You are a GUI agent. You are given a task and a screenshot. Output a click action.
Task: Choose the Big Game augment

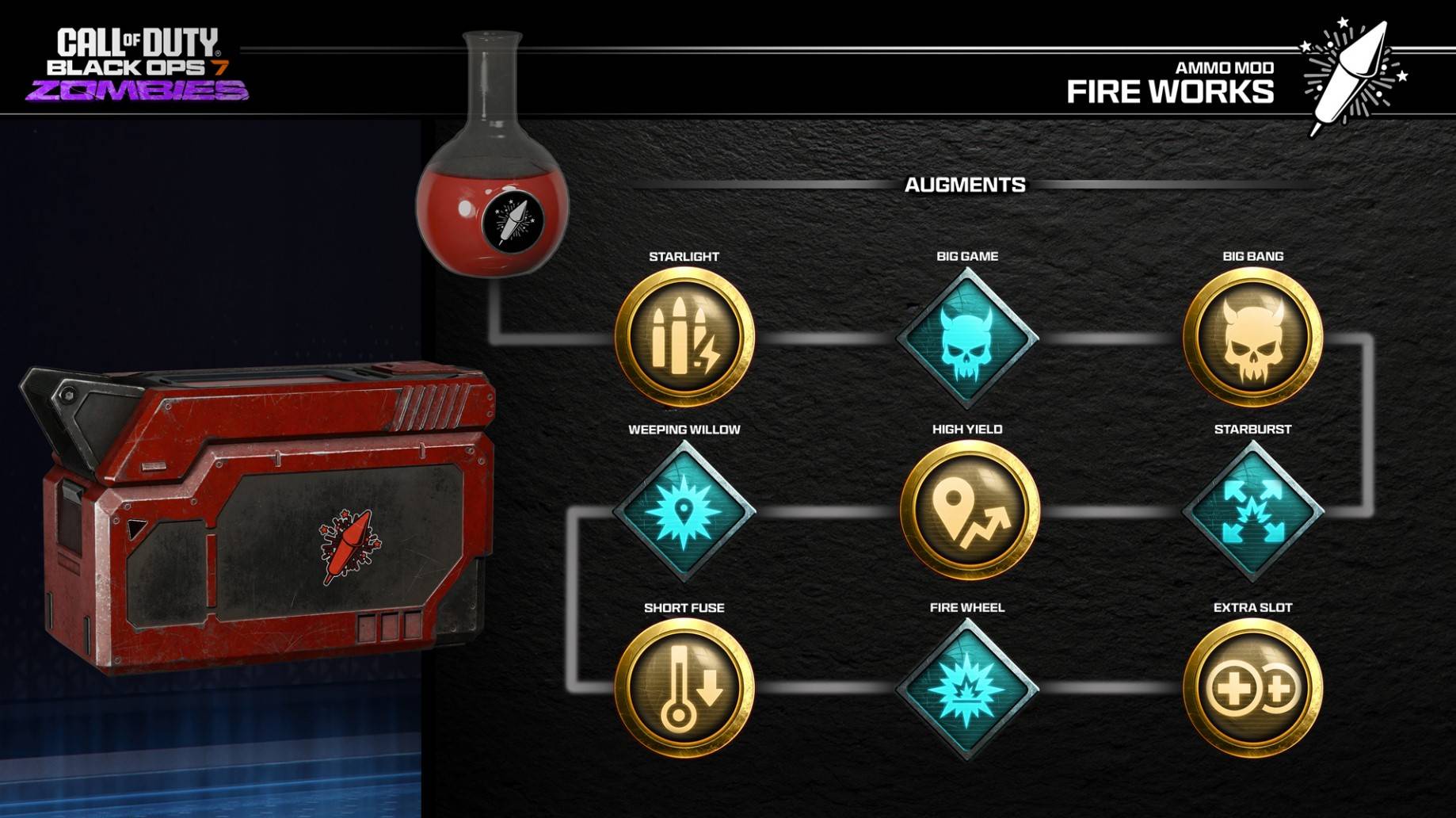click(966, 338)
